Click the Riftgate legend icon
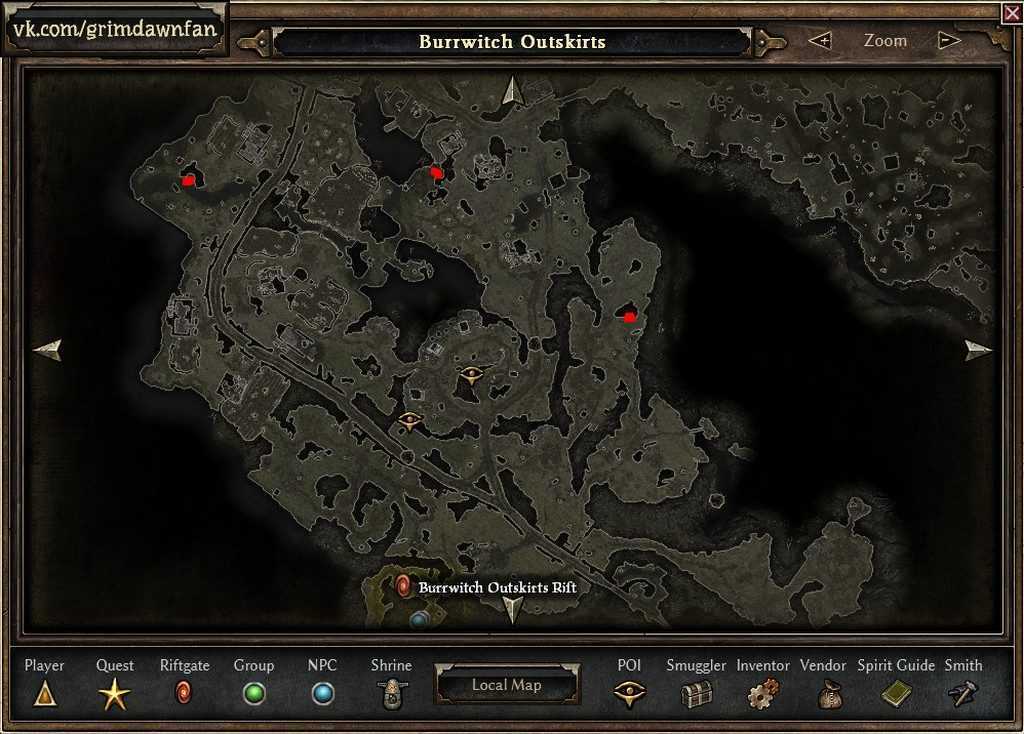1024x734 pixels. click(184, 692)
